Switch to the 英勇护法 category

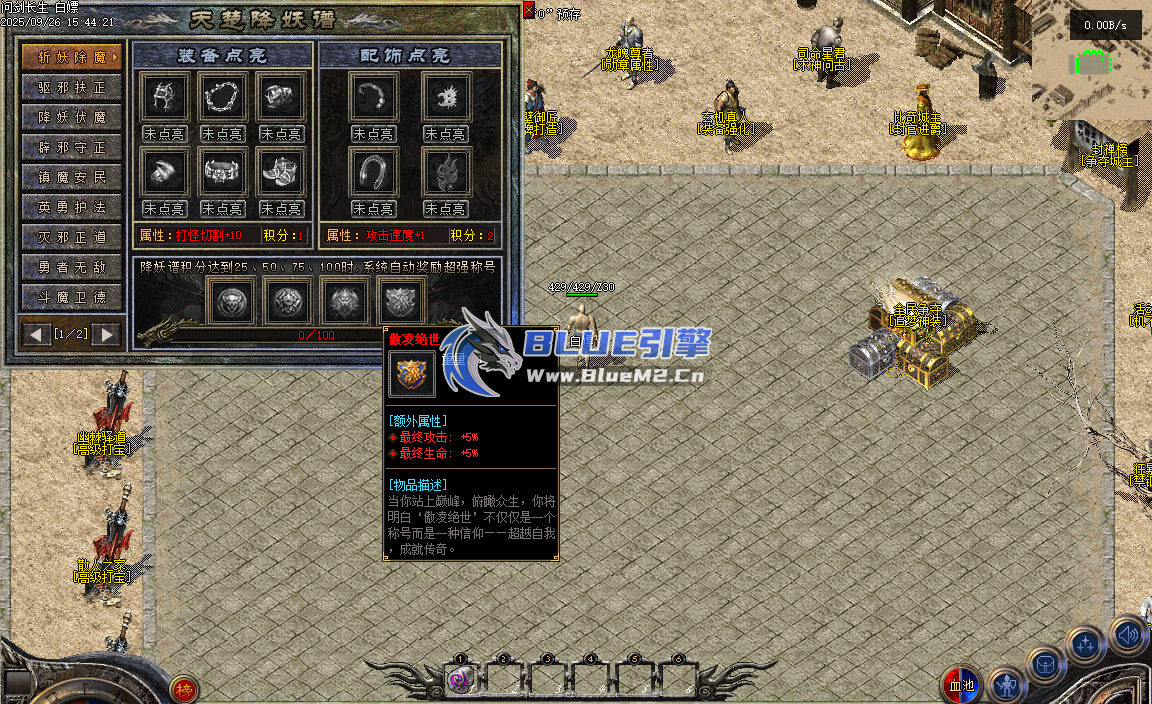coord(72,207)
